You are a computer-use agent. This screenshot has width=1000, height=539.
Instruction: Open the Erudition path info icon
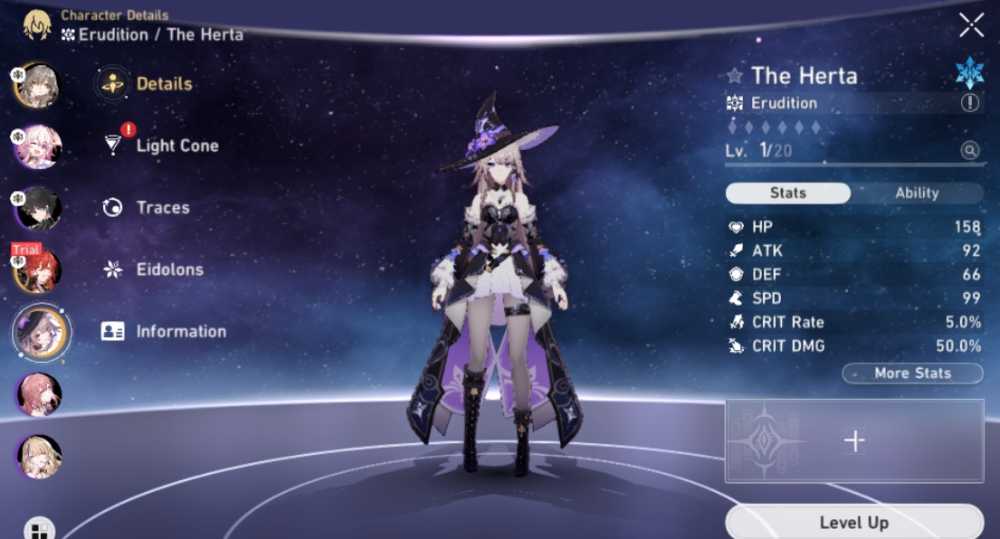[x=970, y=103]
